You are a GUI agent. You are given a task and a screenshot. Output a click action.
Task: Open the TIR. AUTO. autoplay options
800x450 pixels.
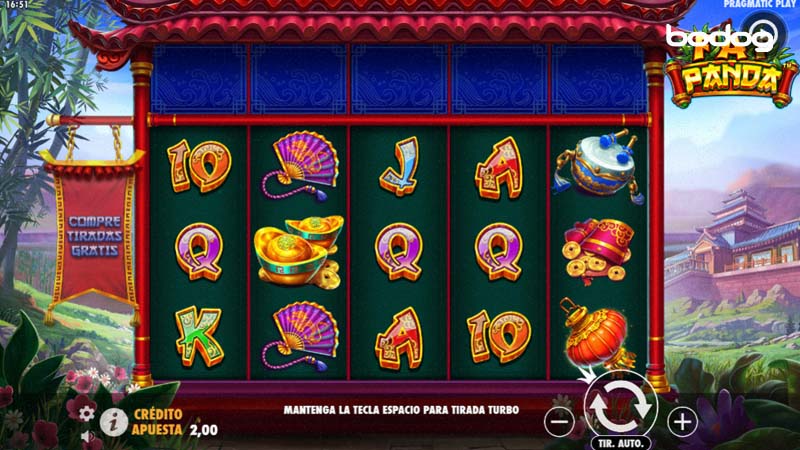click(620, 442)
